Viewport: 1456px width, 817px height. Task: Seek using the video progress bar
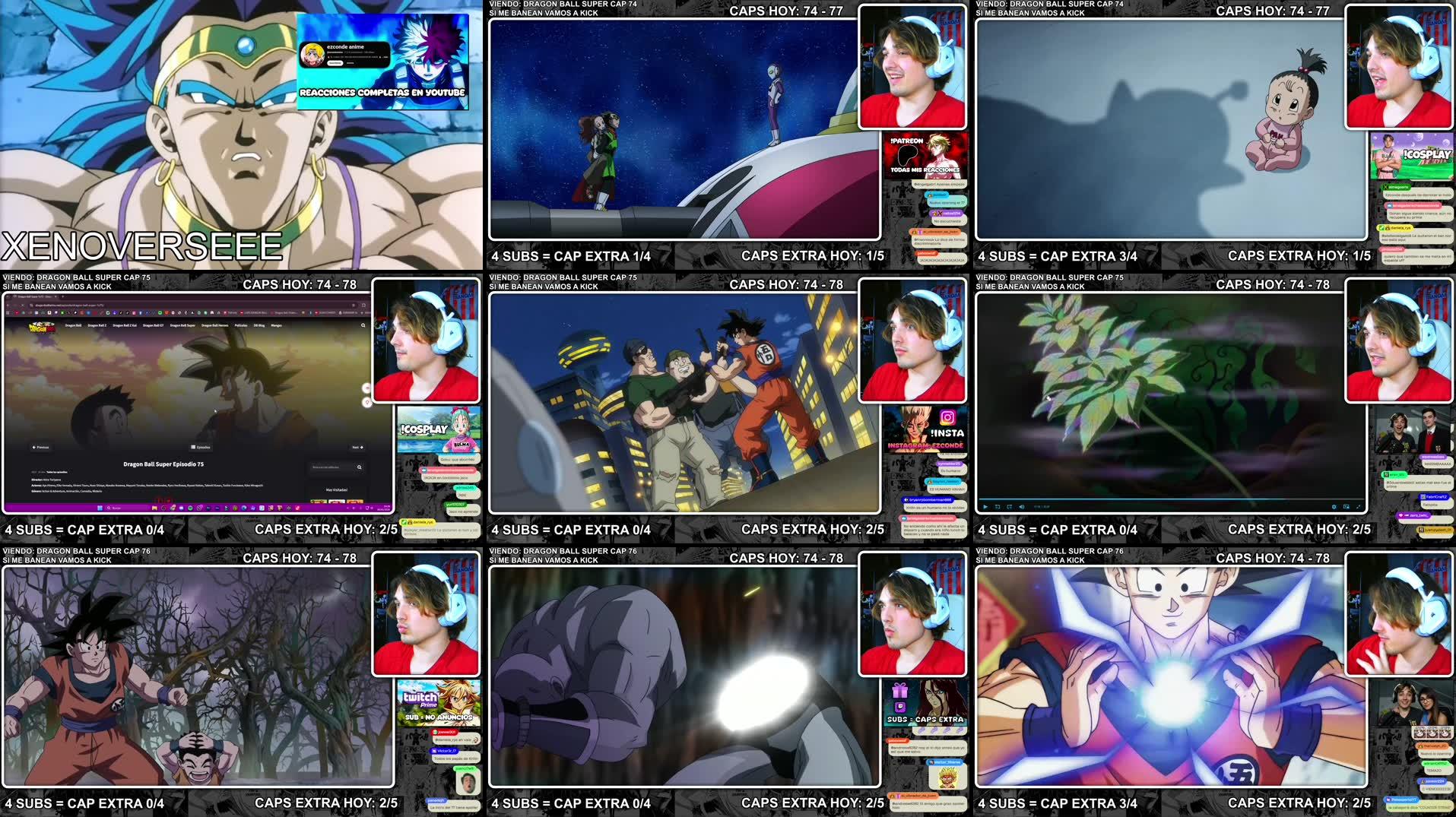point(1163,498)
